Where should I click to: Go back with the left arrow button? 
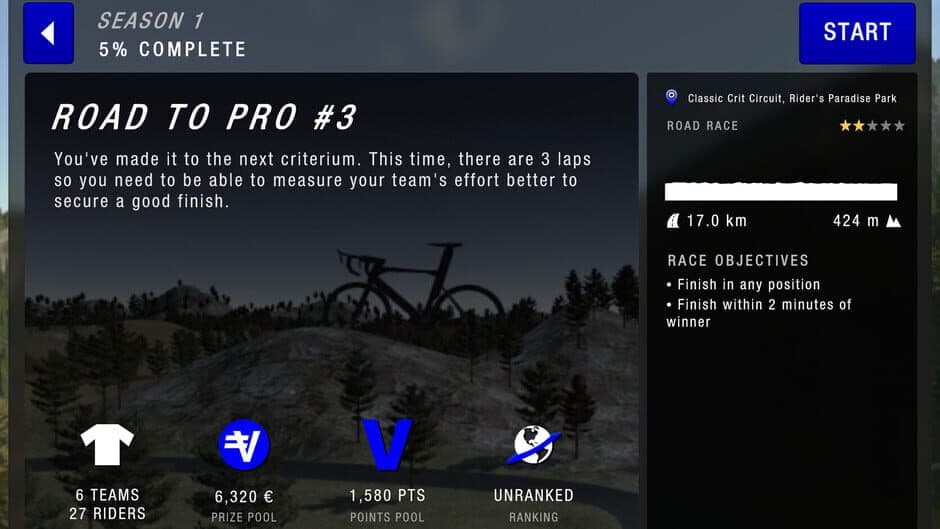click(48, 33)
